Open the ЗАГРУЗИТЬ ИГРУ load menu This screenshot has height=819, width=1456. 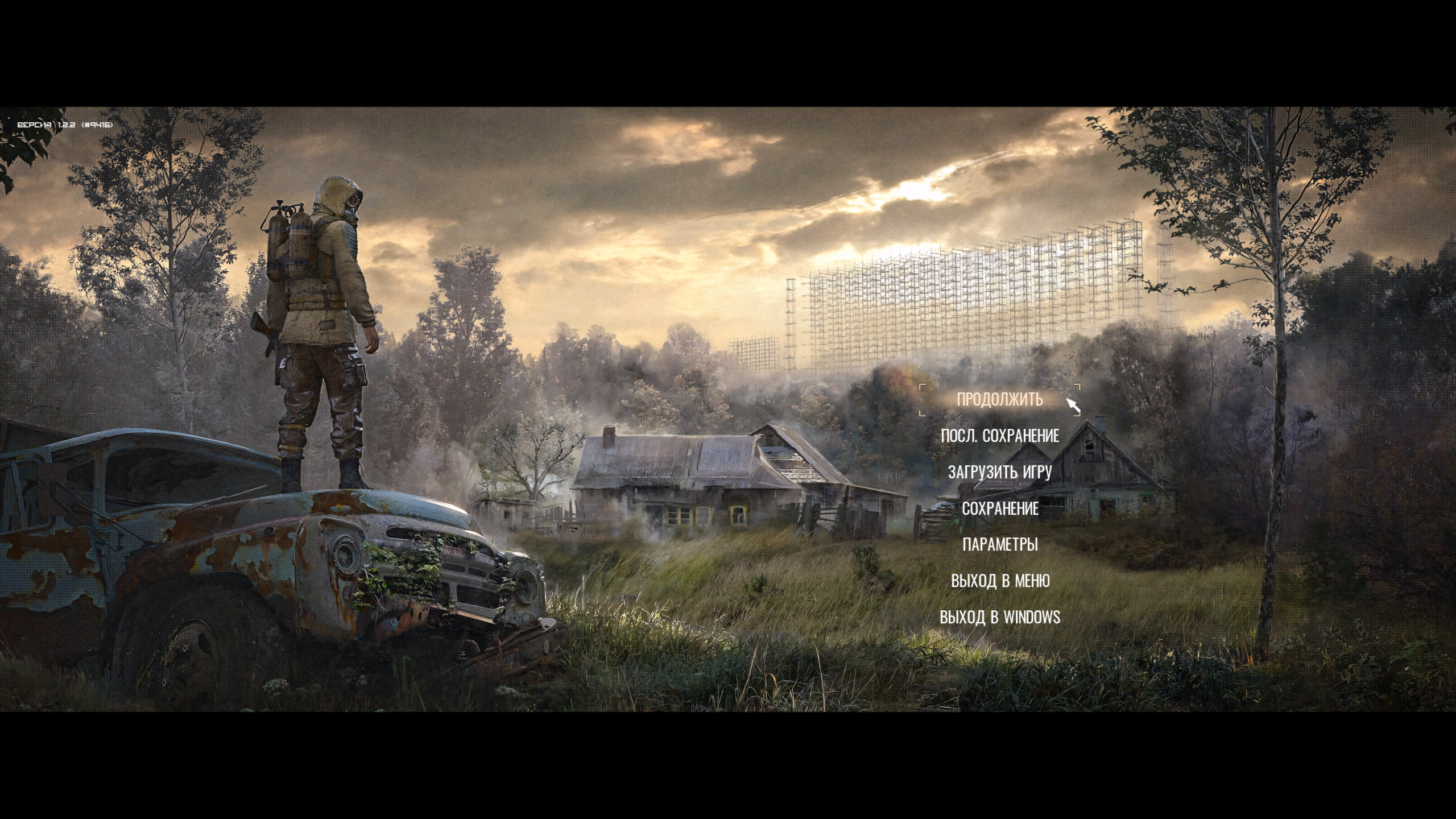(999, 472)
